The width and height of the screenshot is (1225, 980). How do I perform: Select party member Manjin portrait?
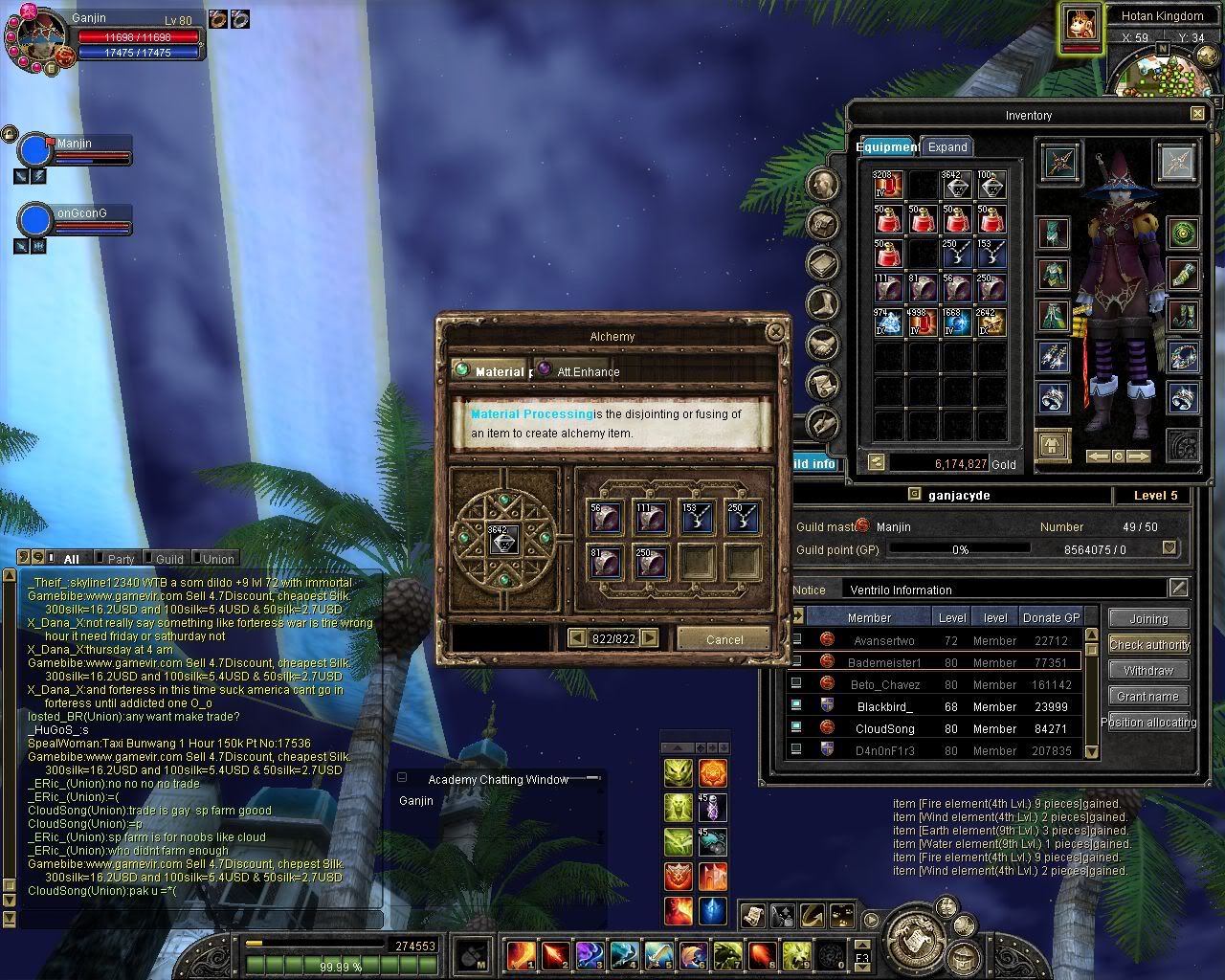tap(36, 151)
